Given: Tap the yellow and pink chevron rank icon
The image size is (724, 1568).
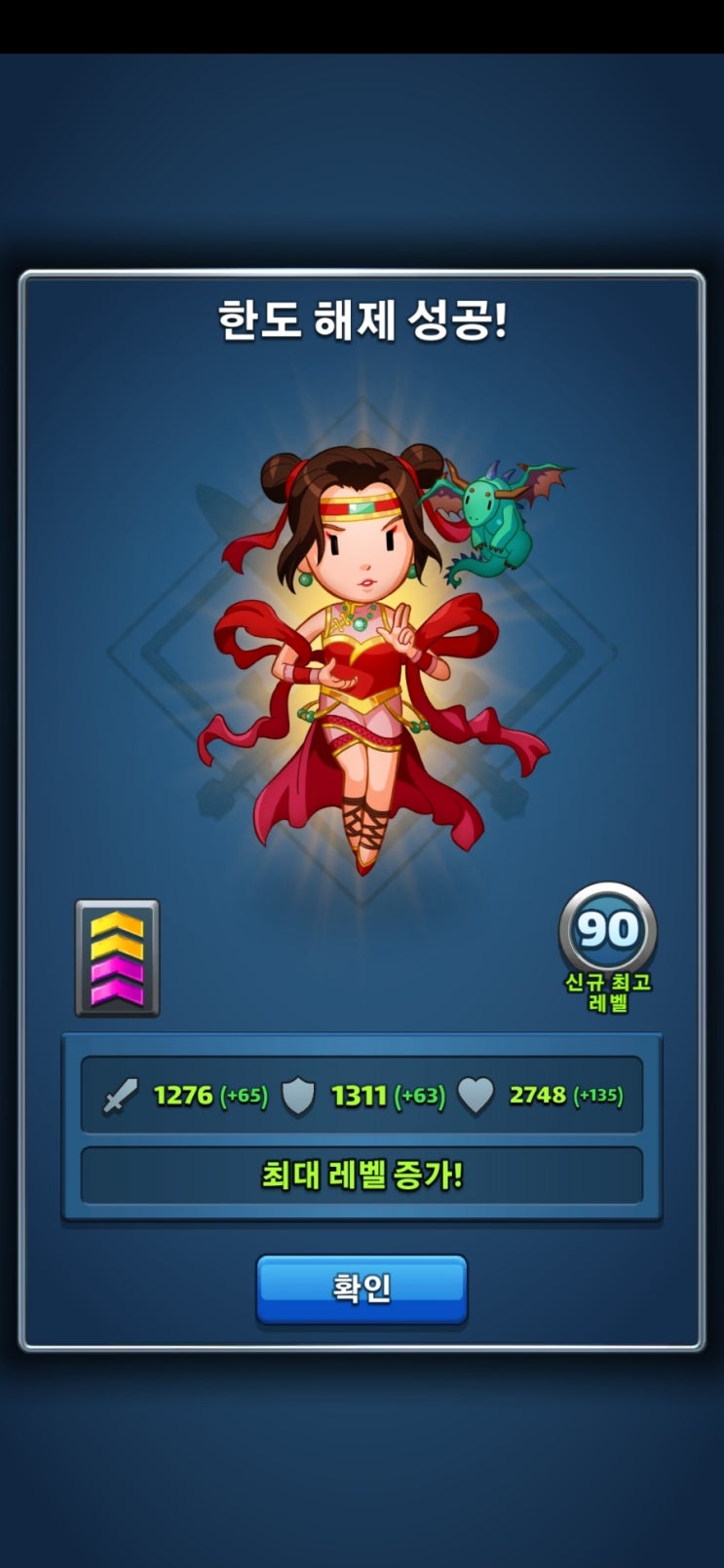Looking at the screenshot, I should (117, 958).
